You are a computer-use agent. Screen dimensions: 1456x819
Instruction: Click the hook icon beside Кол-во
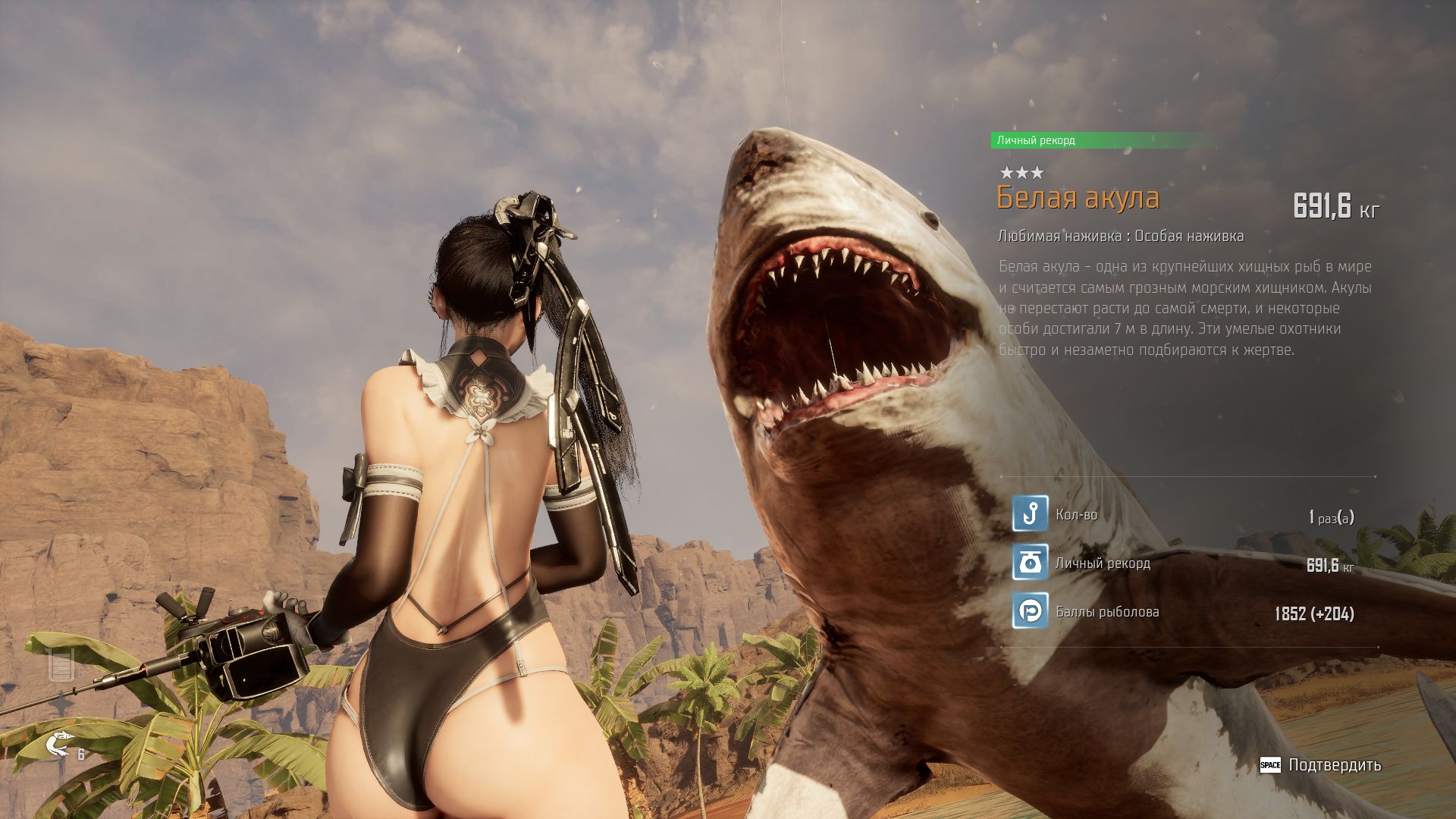pyautogui.click(x=1030, y=514)
